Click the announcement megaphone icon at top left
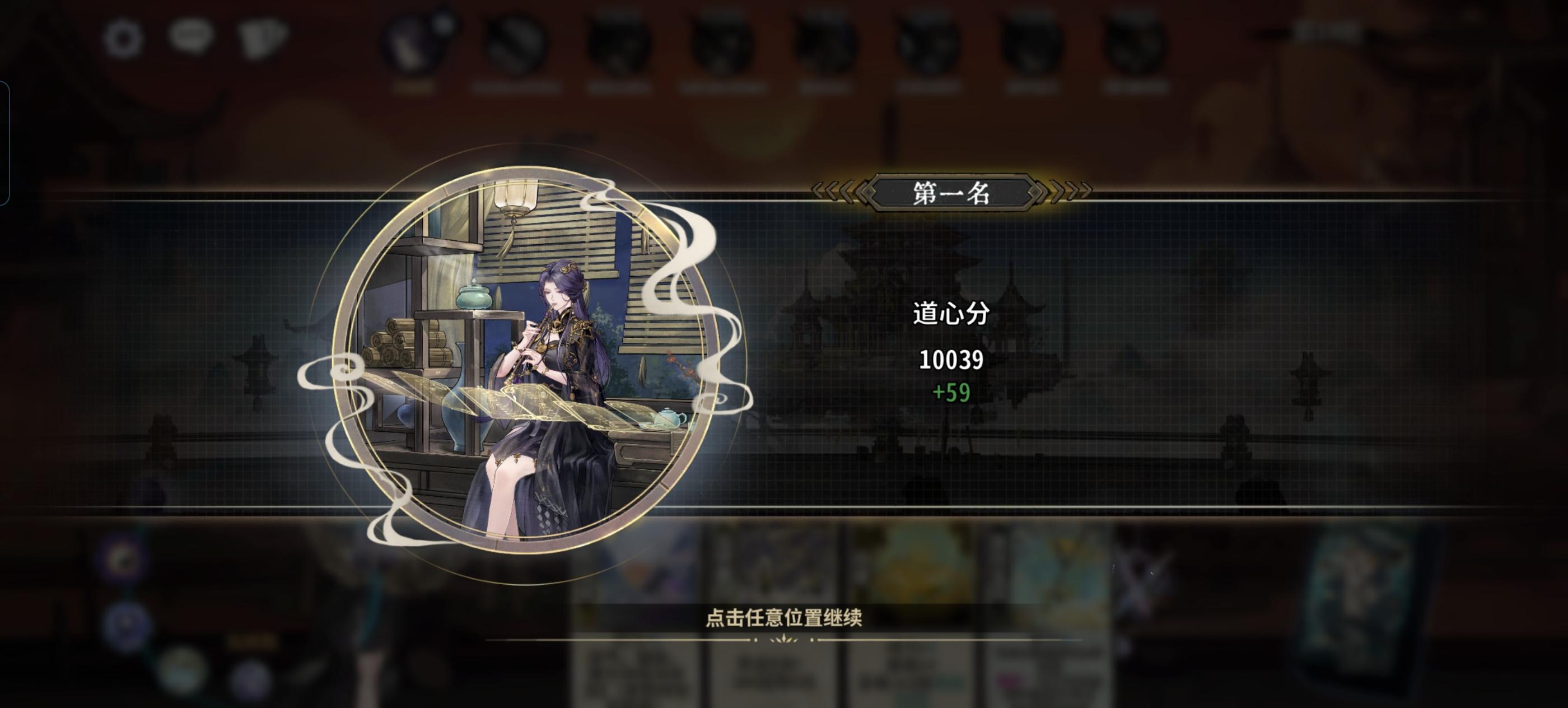Image resolution: width=1568 pixels, height=708 pixels. click(x=263, y=38)
